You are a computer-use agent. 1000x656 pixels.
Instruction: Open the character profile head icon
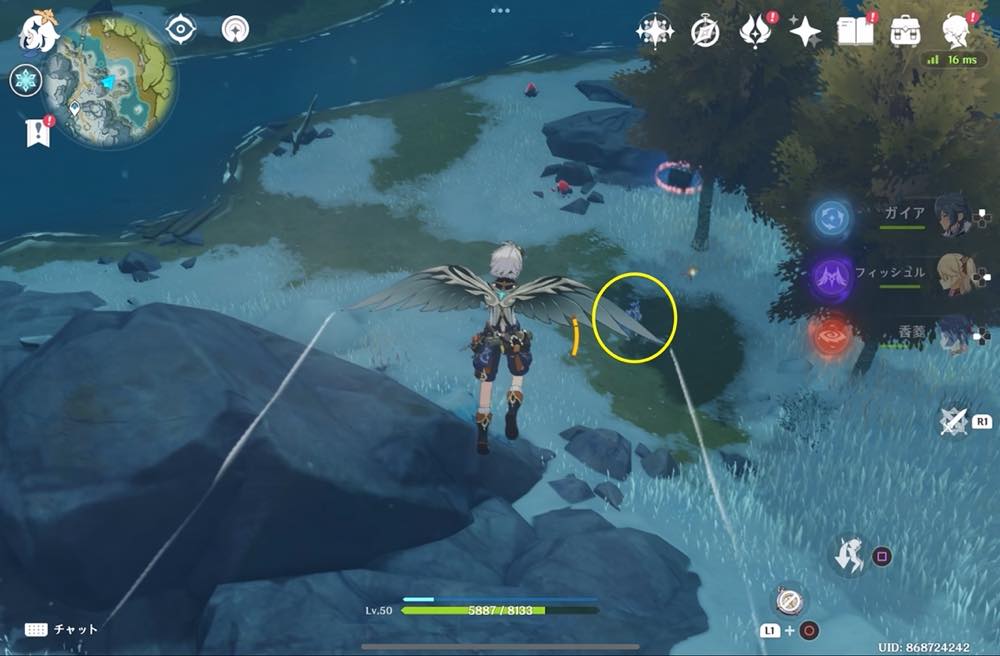958,32
